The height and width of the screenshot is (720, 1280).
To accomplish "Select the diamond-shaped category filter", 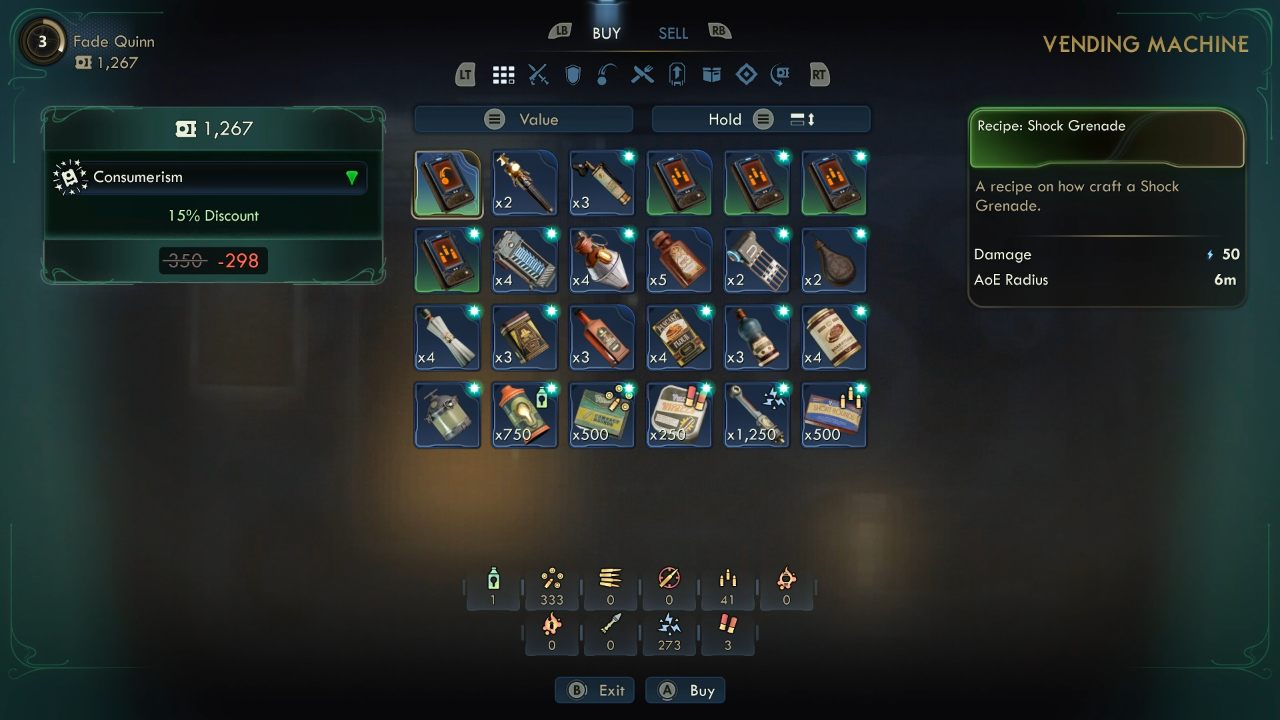I will (x=746, y=75).
